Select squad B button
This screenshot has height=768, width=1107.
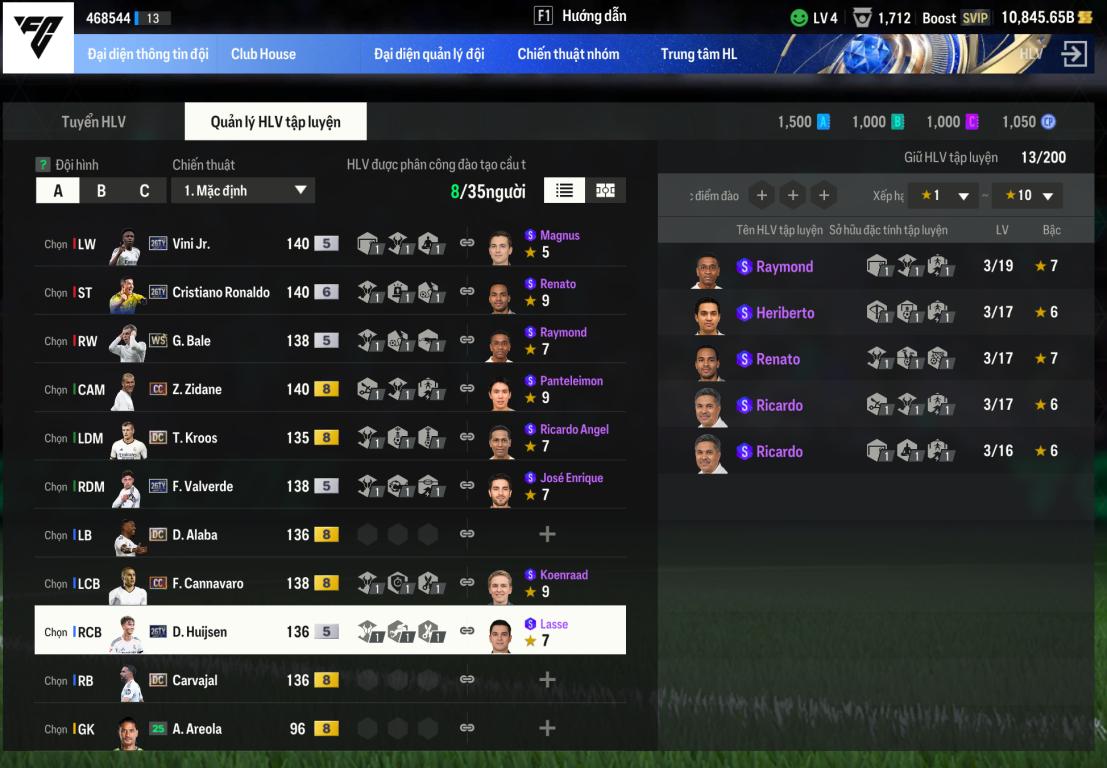point(101,191)
